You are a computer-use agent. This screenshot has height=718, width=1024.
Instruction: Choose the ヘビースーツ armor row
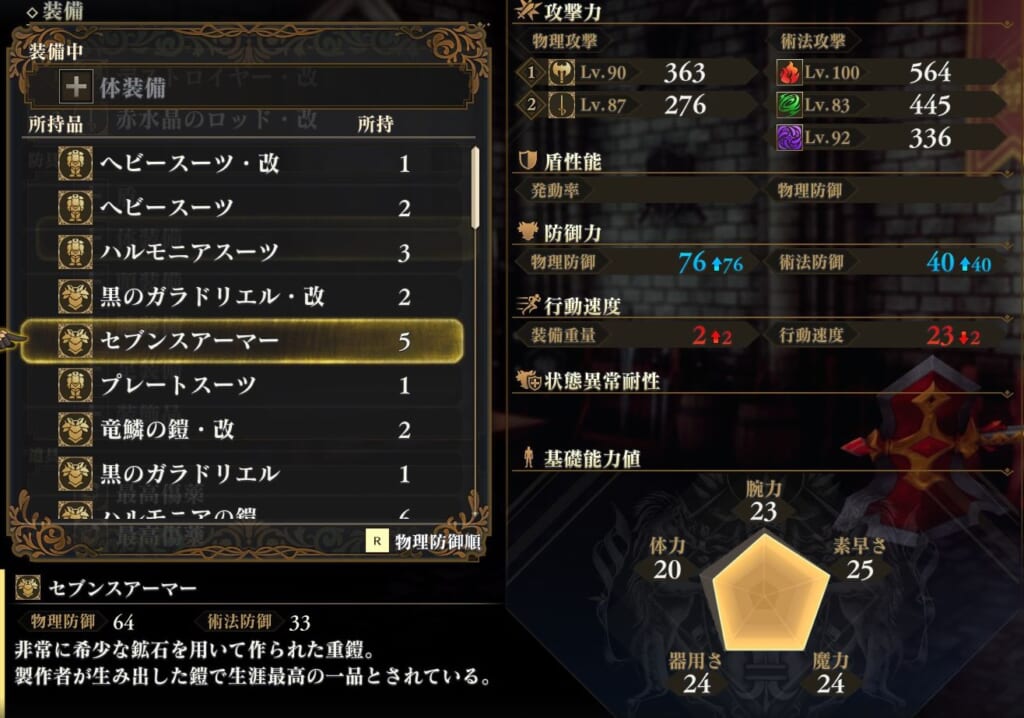coord(240,207)
